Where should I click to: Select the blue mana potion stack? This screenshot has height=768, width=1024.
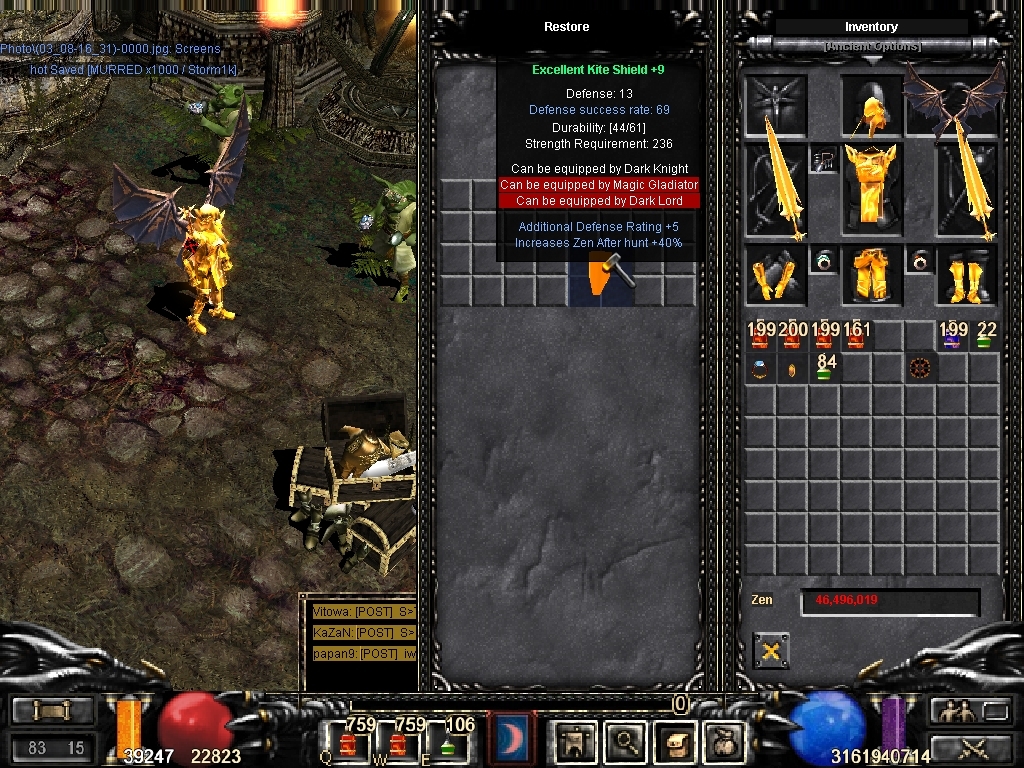[952, 337]
